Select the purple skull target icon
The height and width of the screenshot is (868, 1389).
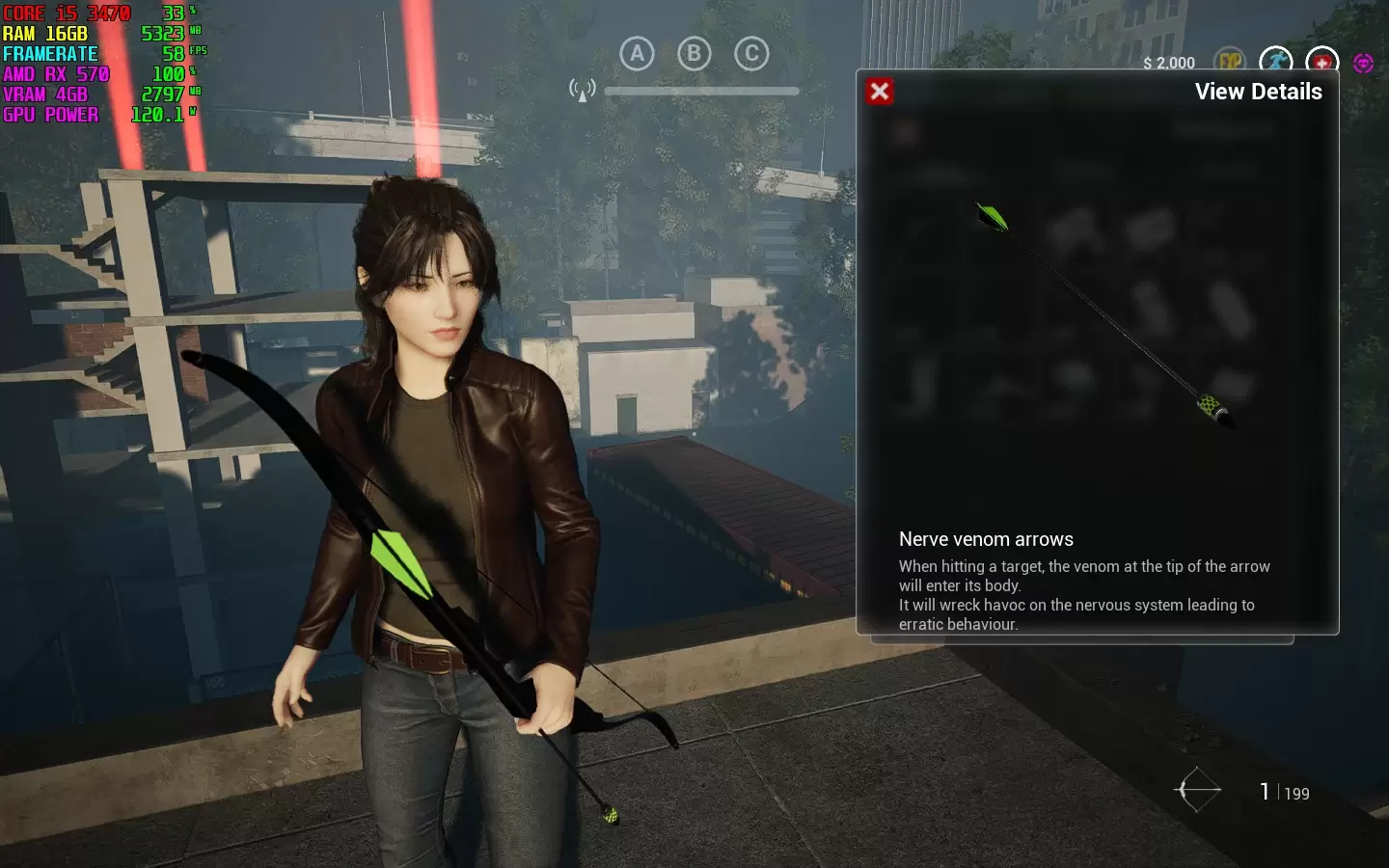point(1363,63)
